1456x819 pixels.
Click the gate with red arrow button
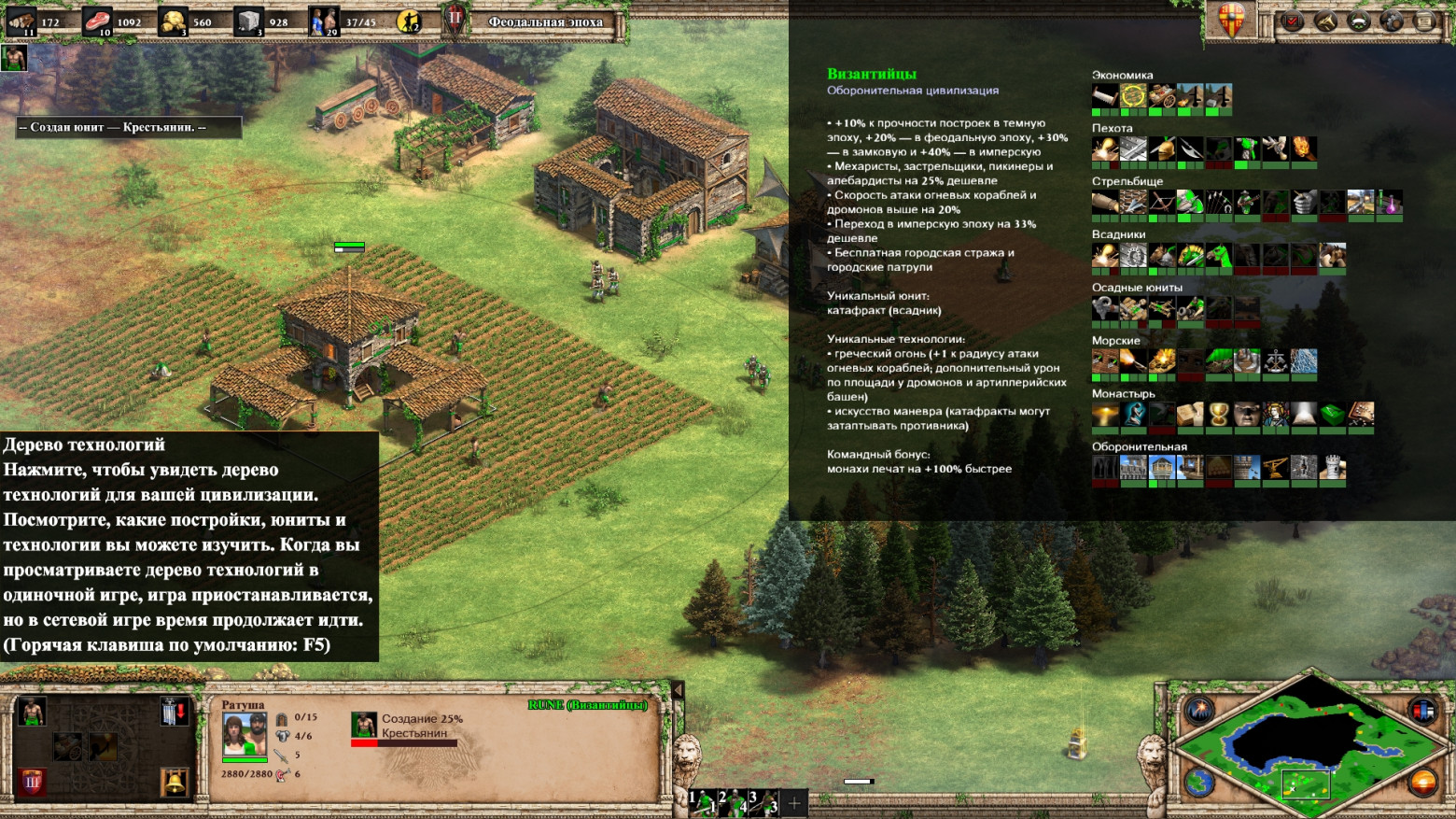pyautogui.click(x=175, y=713)
